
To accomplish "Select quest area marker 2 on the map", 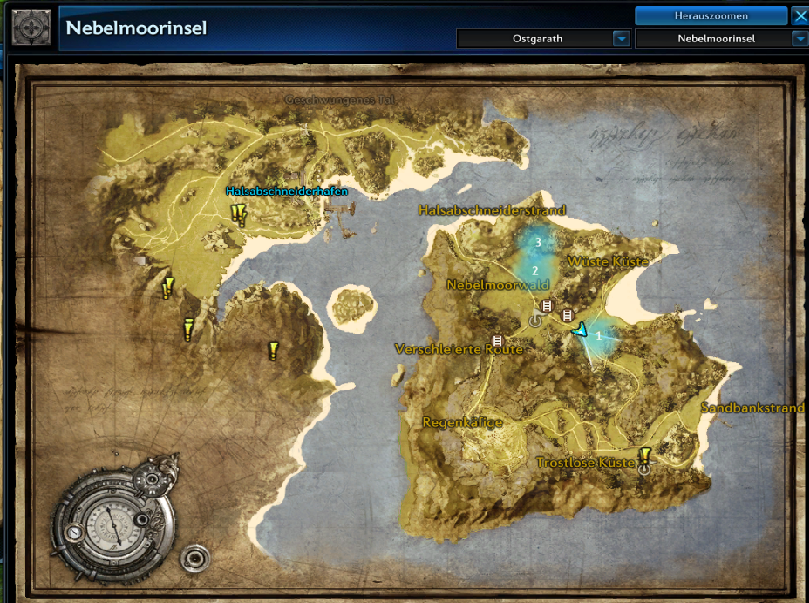I will pyautogui.click(x=535, y=270).
